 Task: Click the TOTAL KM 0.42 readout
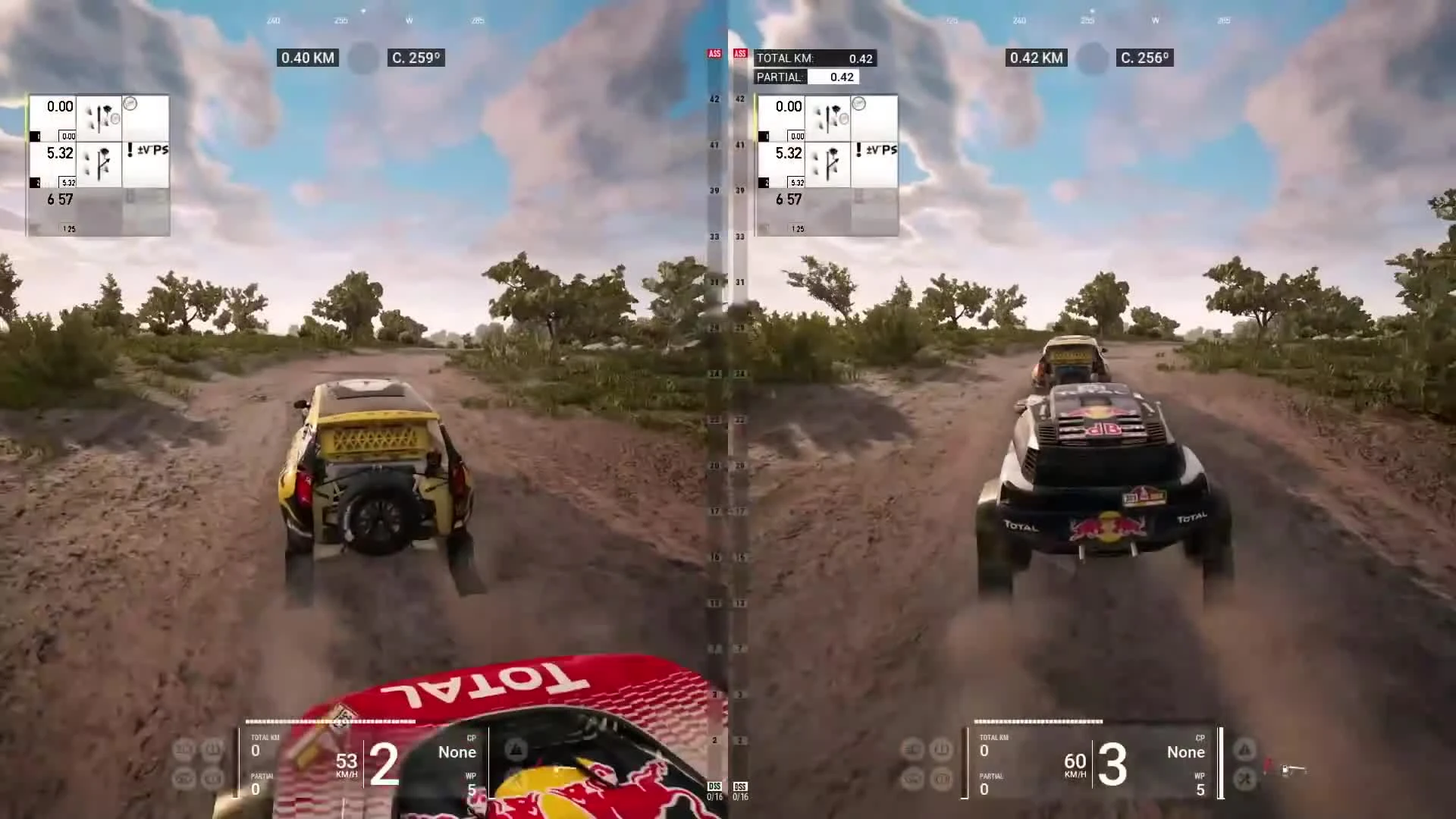point(815,58)
